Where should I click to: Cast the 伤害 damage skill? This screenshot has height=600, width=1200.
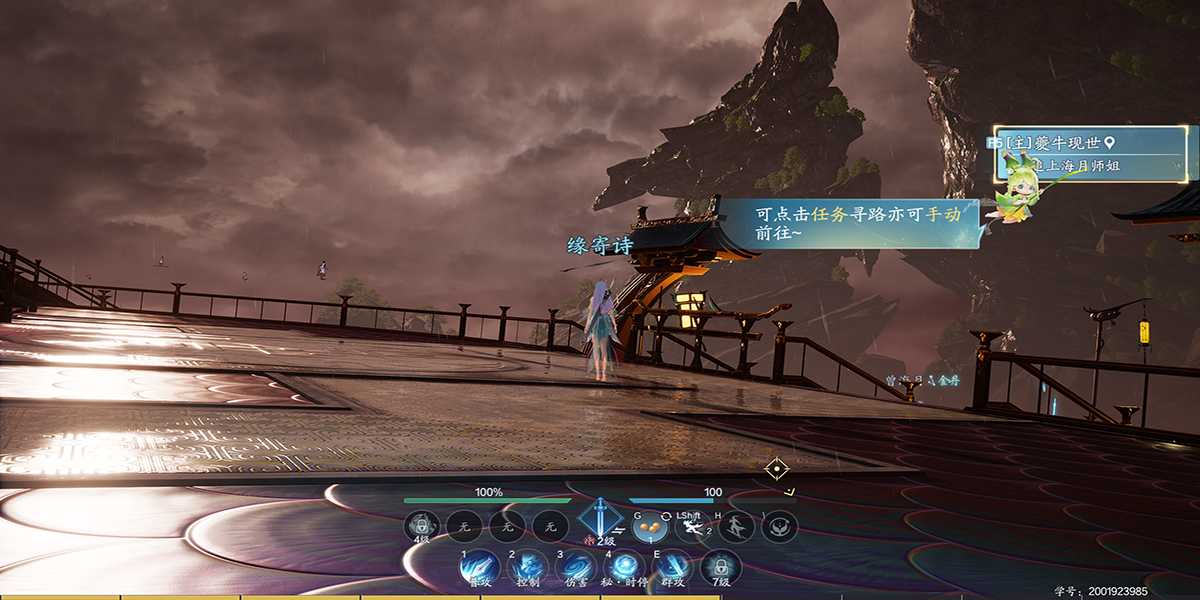tap(576, 567)
